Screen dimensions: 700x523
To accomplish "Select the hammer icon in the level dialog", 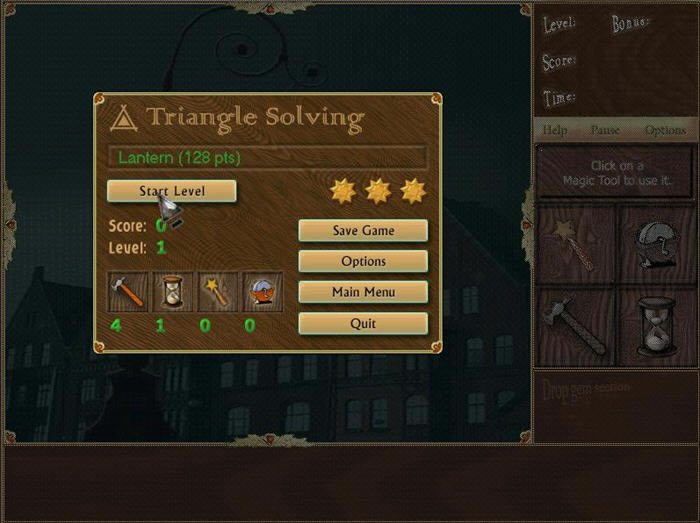I will pyautogui.click(x=127, y=291).
